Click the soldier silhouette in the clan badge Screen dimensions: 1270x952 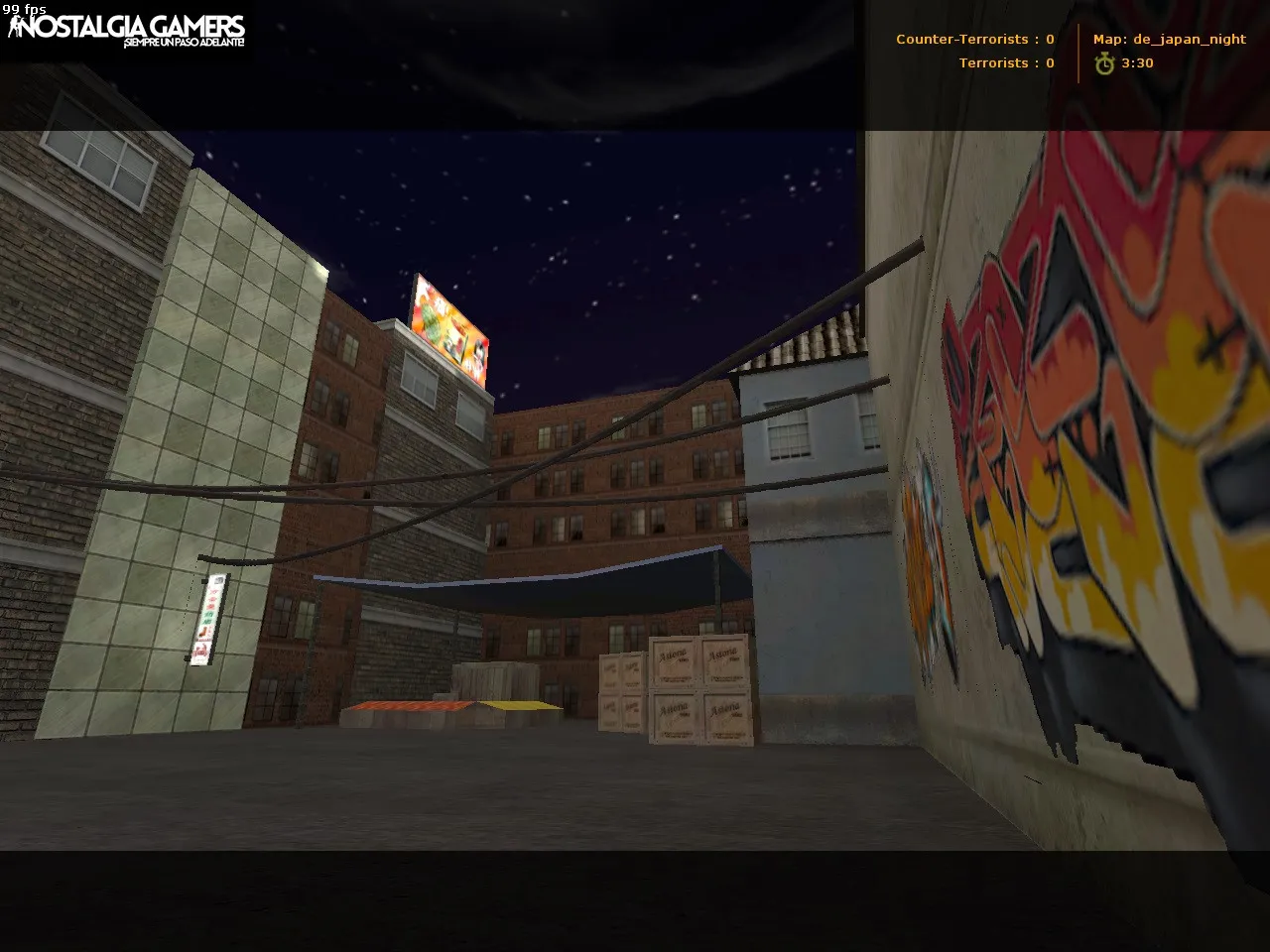(x=14, y=27)
